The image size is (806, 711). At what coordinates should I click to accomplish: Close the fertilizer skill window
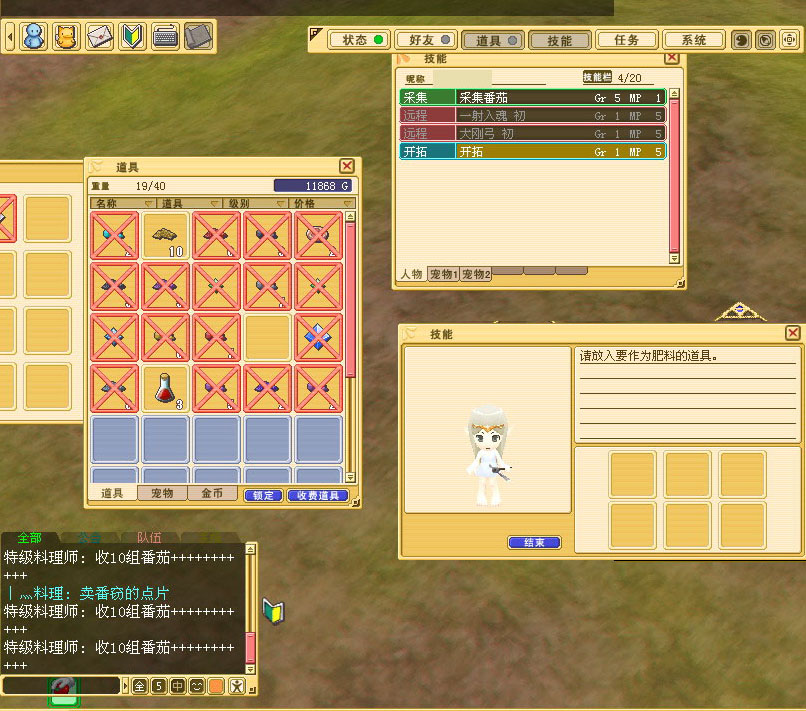coord(792,333)
